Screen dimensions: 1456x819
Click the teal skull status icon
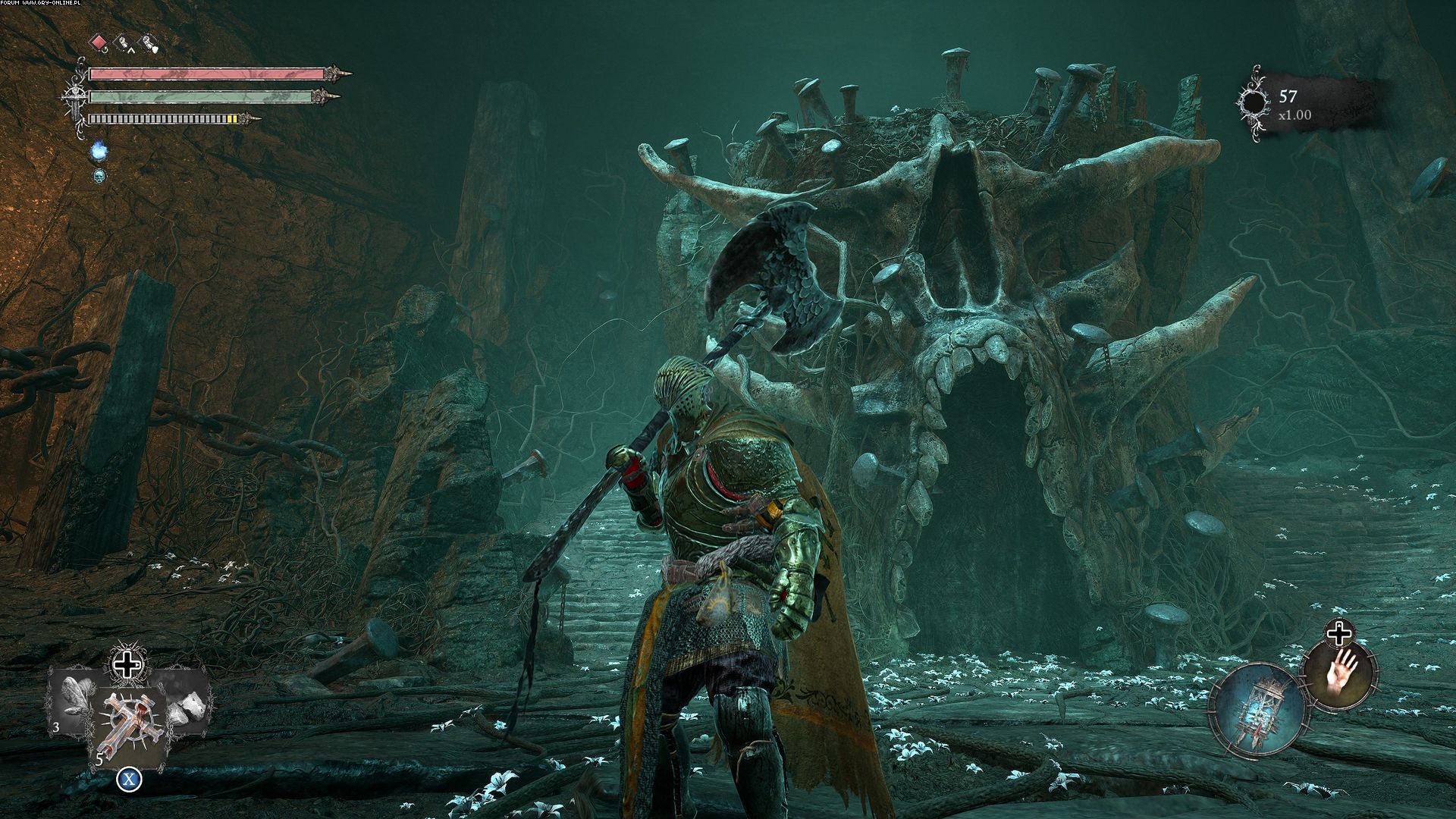98,177
